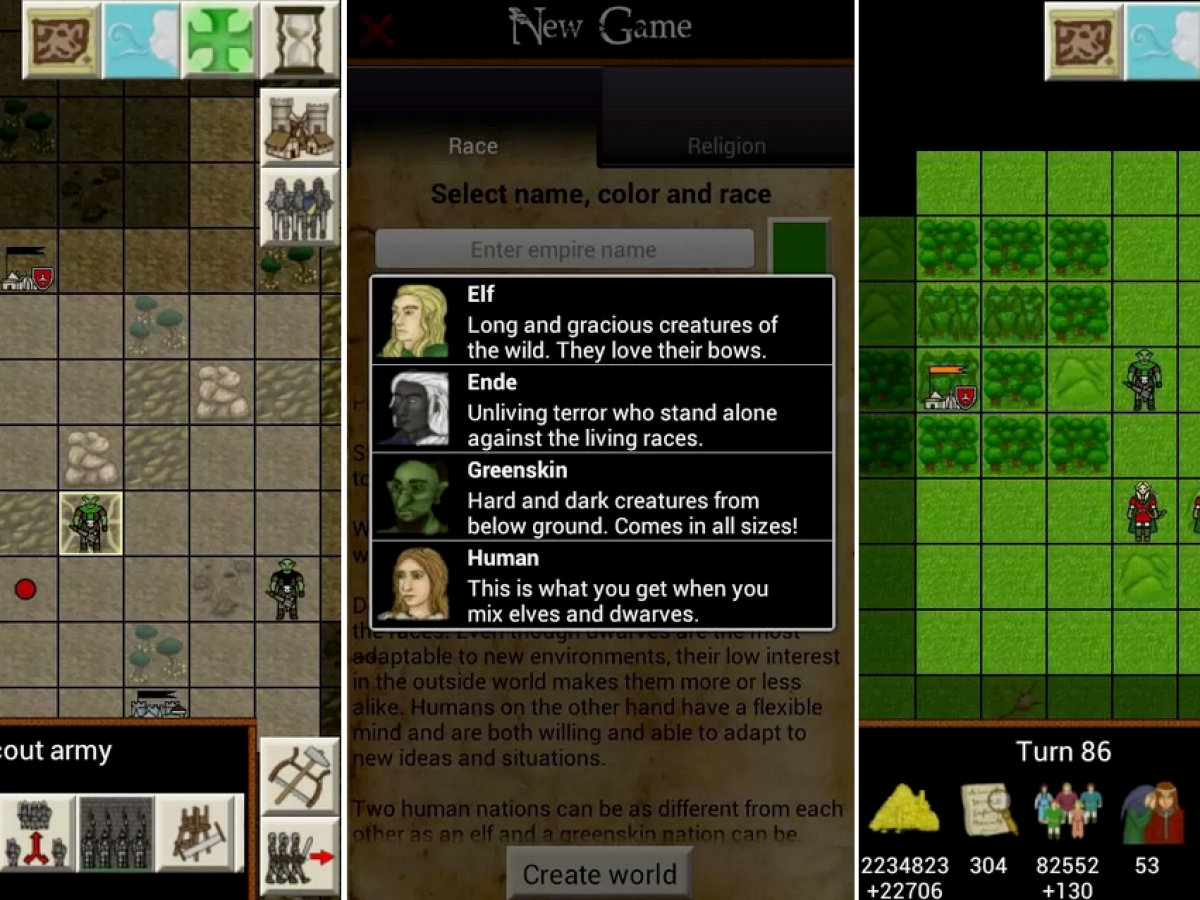
Task: Show the armored soldiers army list icon
Action: 299,207
